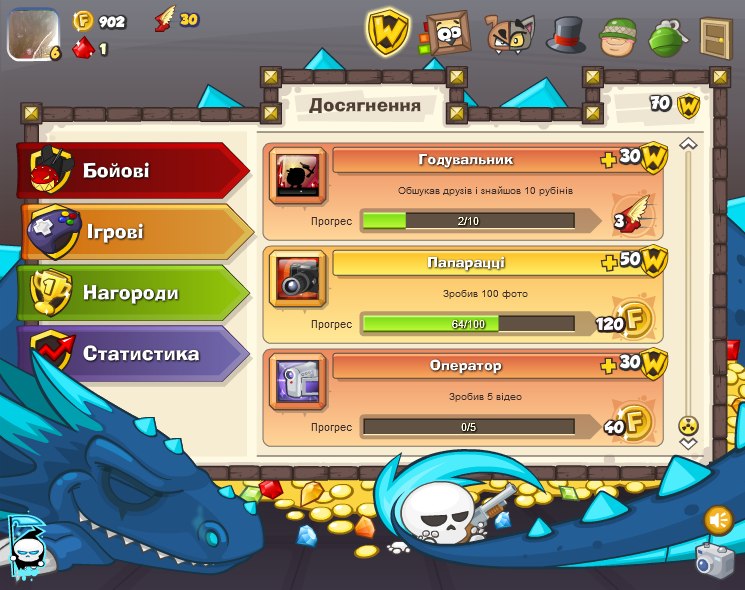Exit through the wooden door icon
745x590 pixels.
(x=715, y=36)
